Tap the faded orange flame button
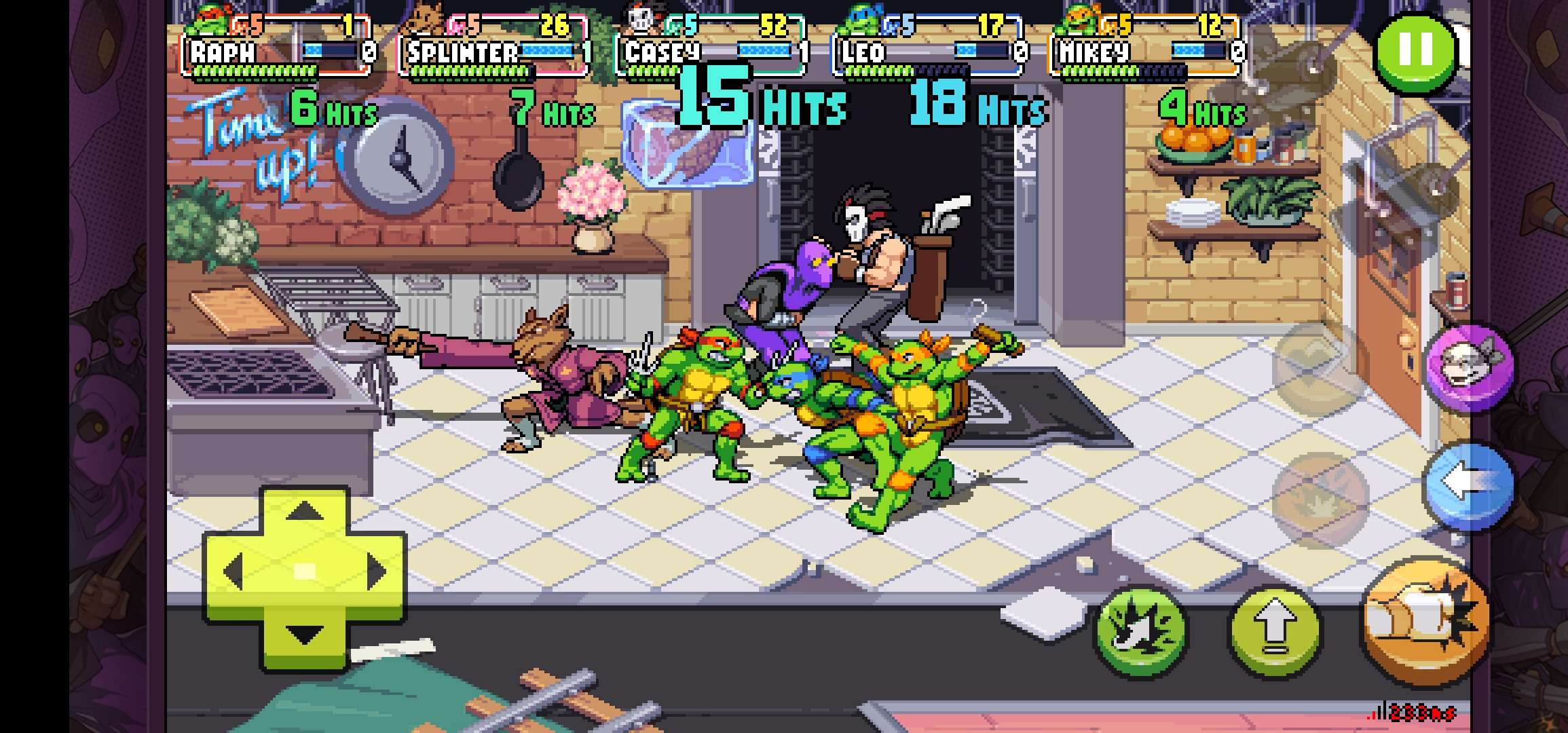This screenshot has height=733, width=1568. (1319, 498)
